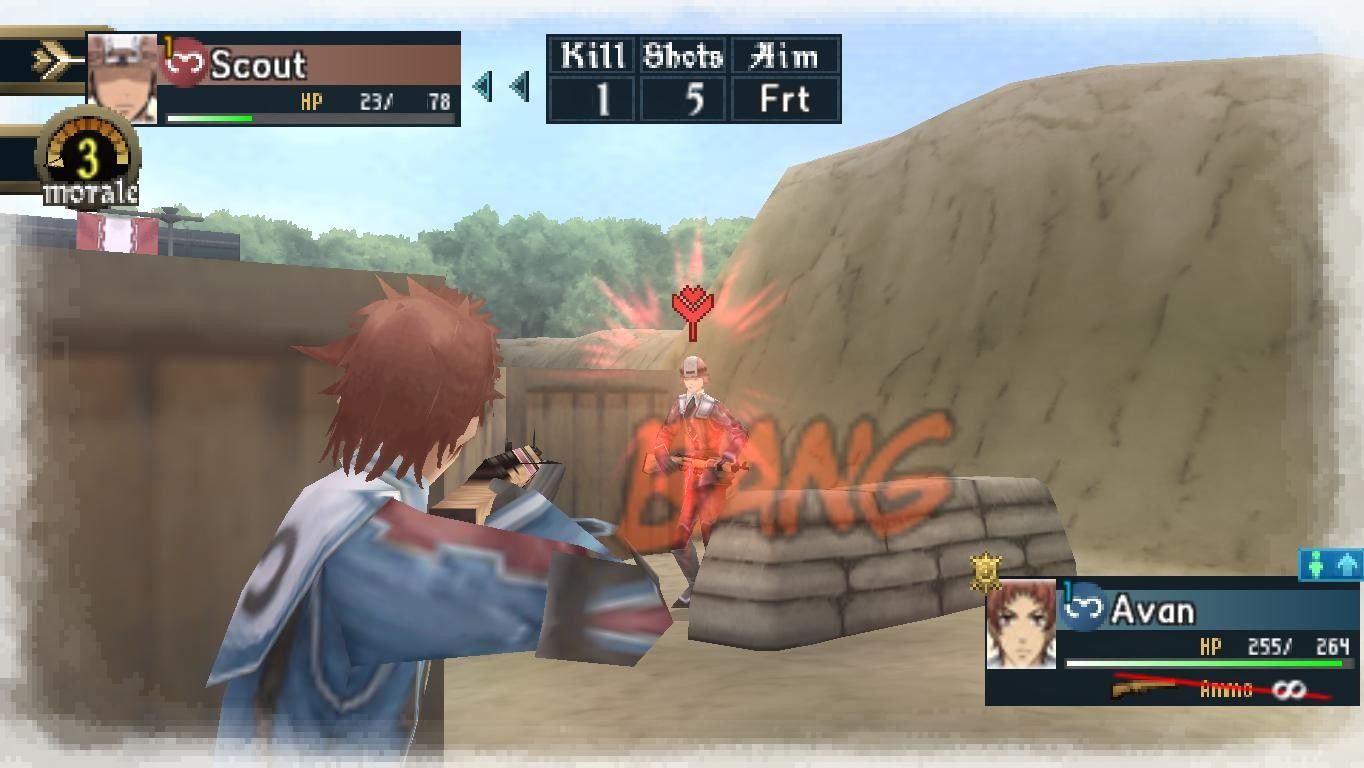The width and height of the screenshot is (1364, 768).
Task: Select the blue soldier stance icon
Action: tap(1316, 565)
